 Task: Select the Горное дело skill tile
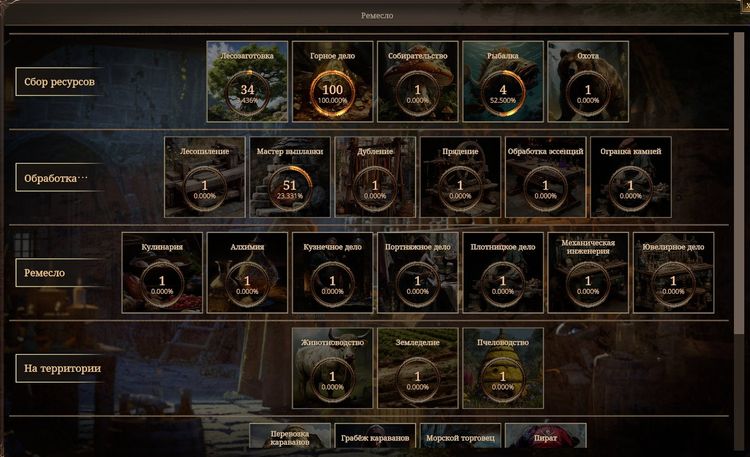click(x=333, y=81)
